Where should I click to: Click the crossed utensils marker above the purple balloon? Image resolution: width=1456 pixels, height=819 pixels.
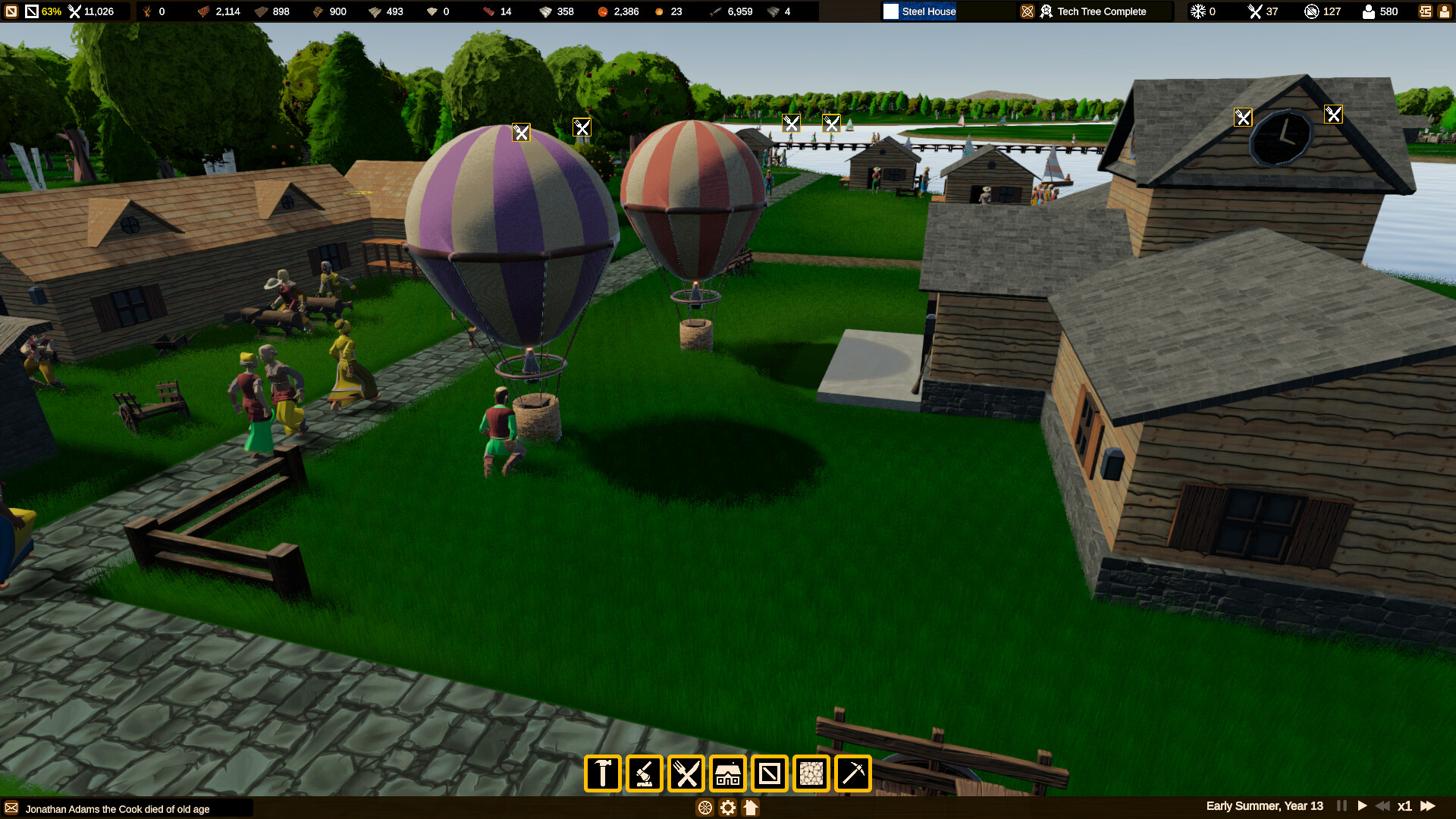point(521,132)
